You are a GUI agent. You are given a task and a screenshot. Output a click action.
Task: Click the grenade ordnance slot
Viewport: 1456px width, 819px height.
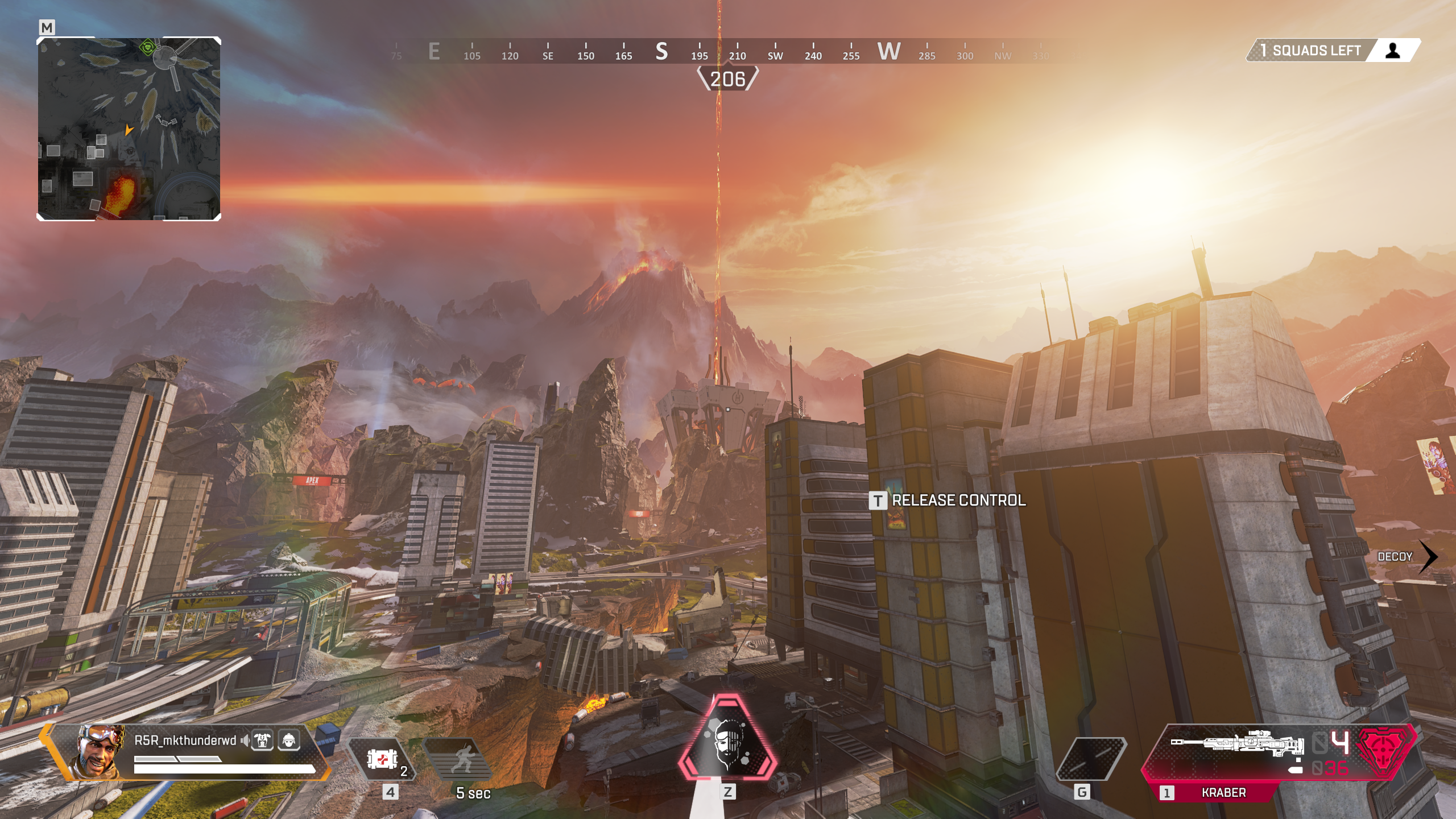1091,759
